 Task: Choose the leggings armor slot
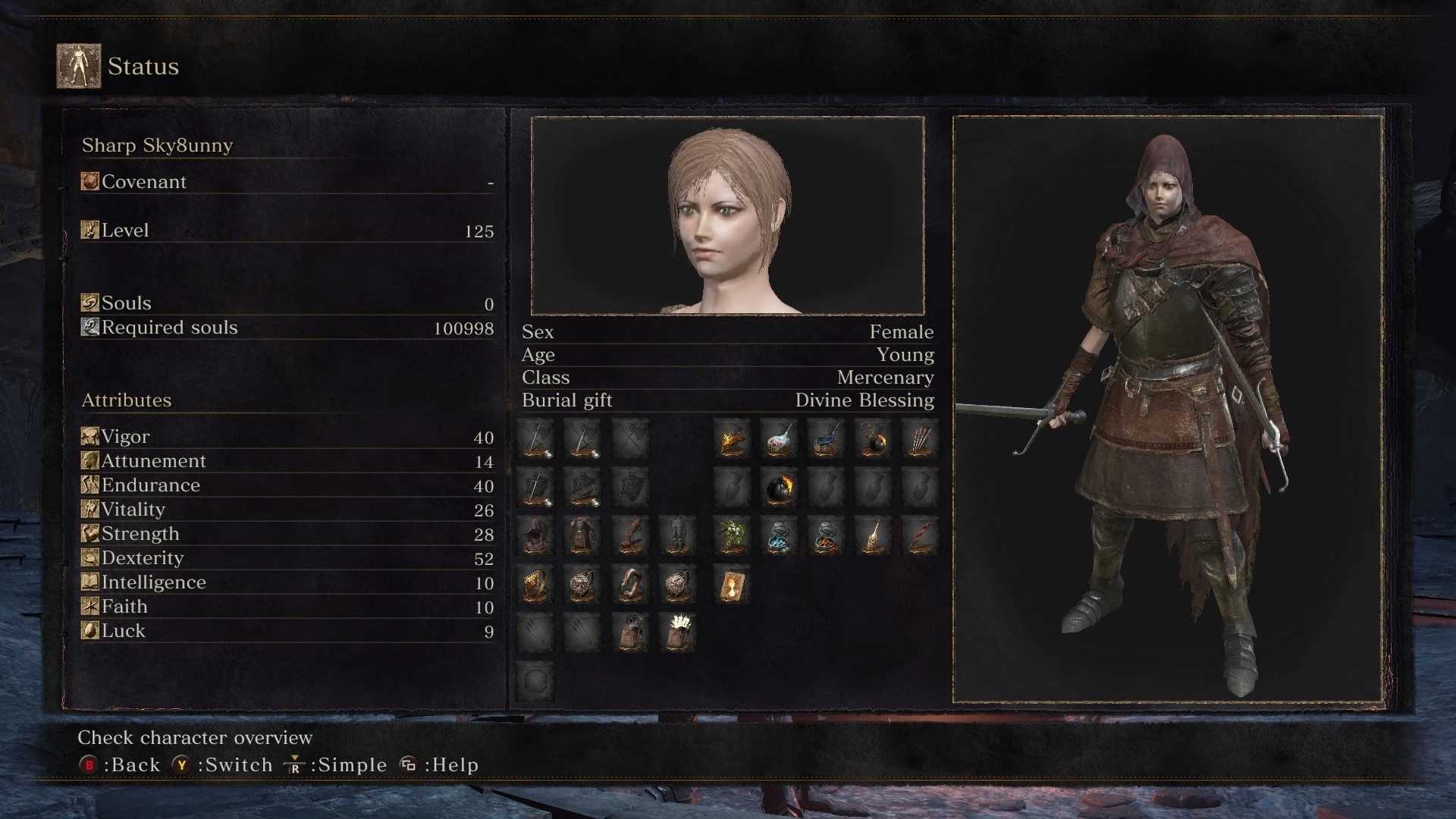(676, 536)
